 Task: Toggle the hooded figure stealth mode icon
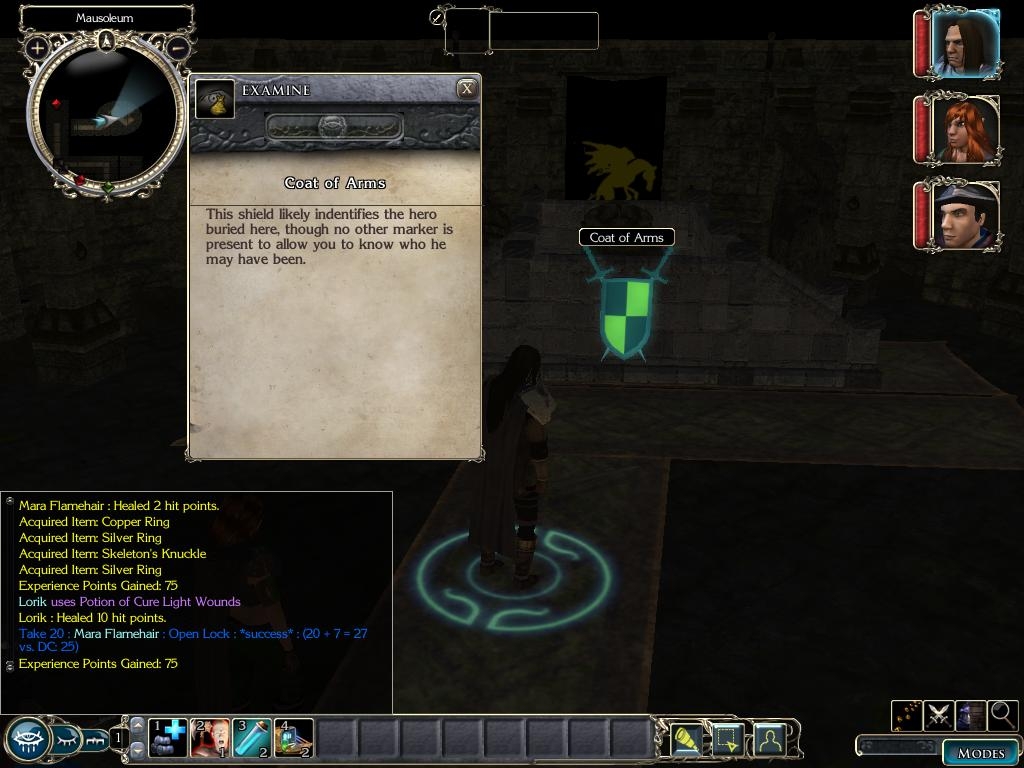(971, 715)
